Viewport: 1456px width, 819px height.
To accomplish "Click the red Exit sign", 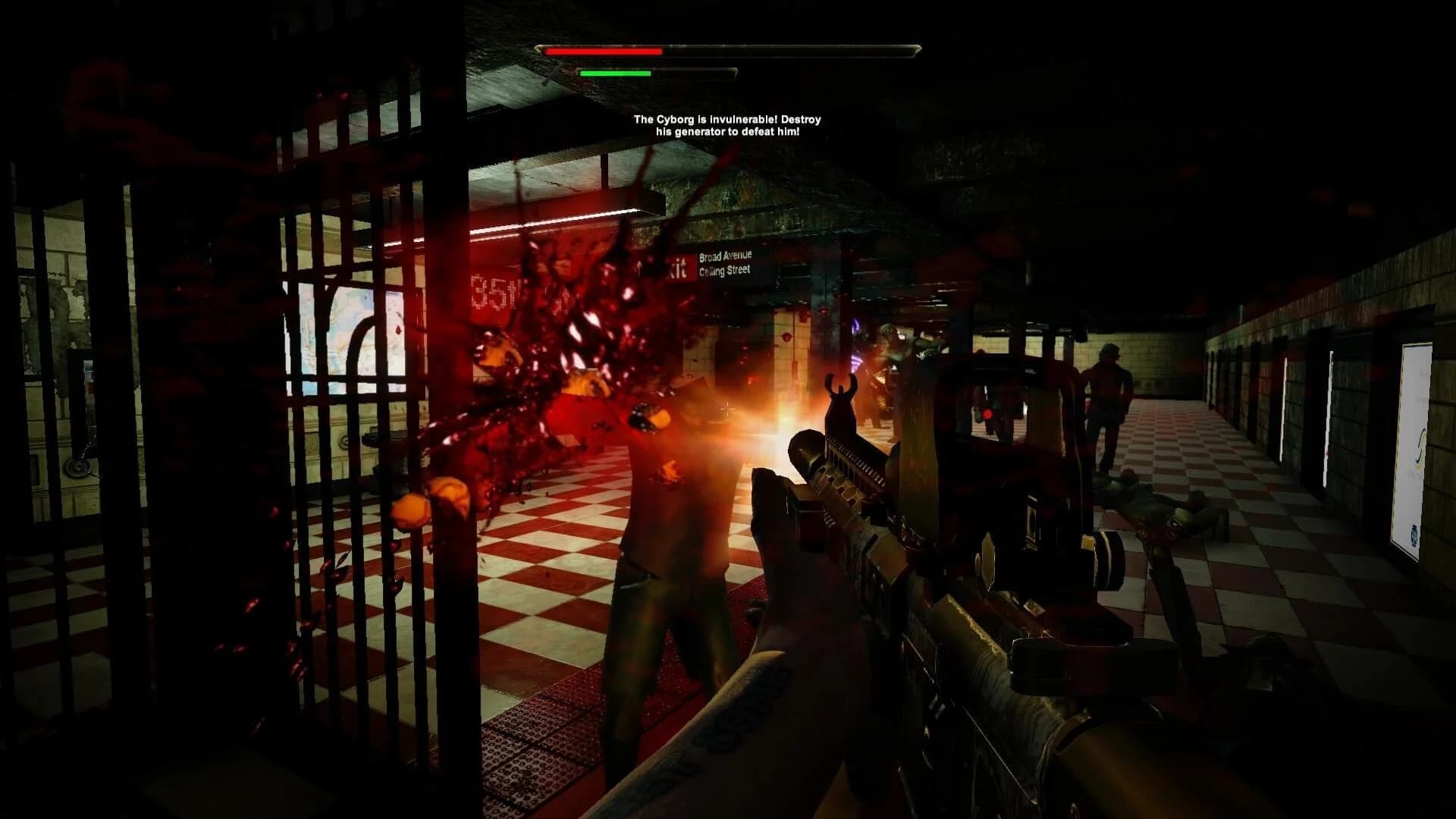I will (679, 265).
